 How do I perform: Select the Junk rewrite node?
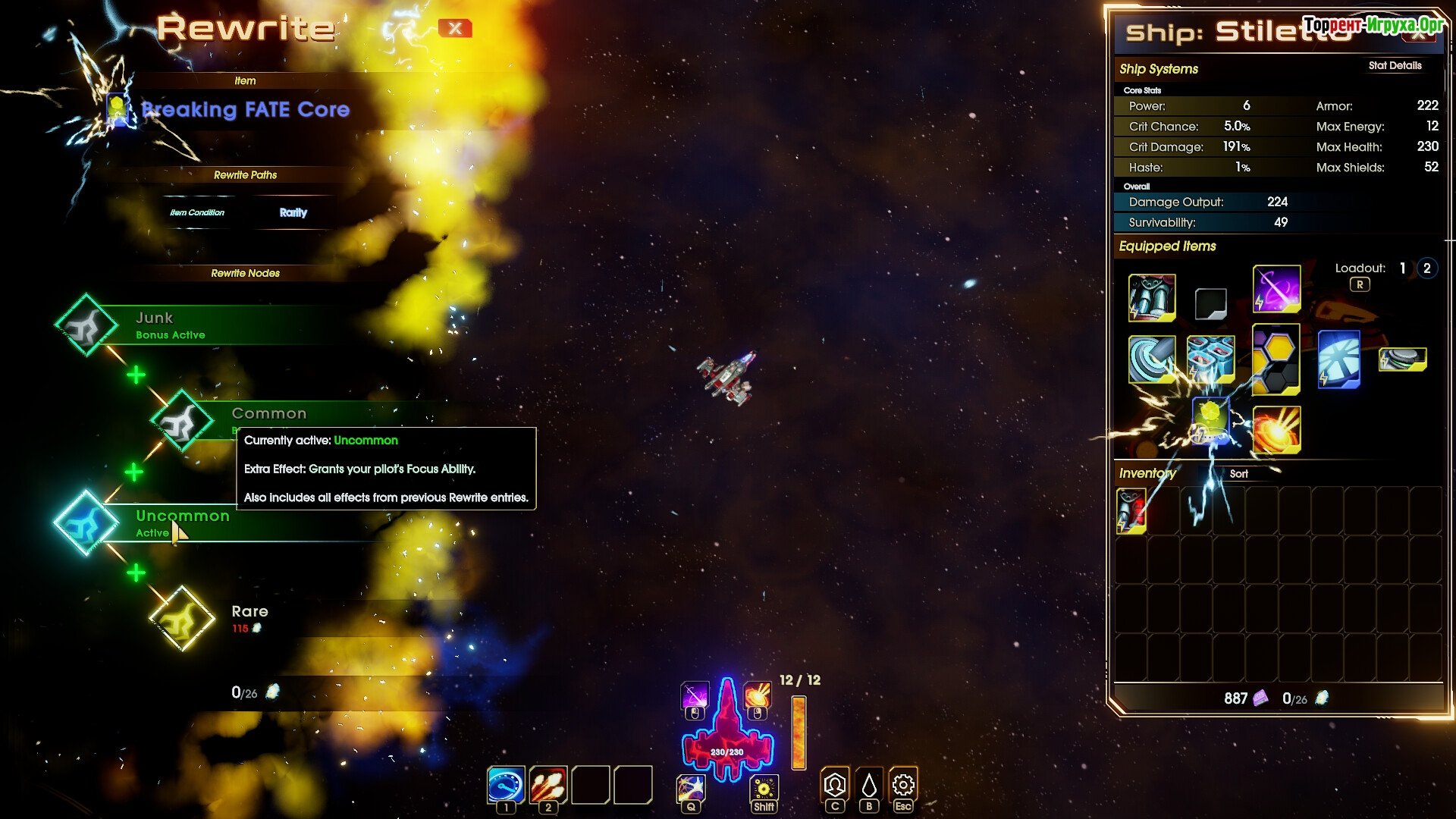click(86, 325)
